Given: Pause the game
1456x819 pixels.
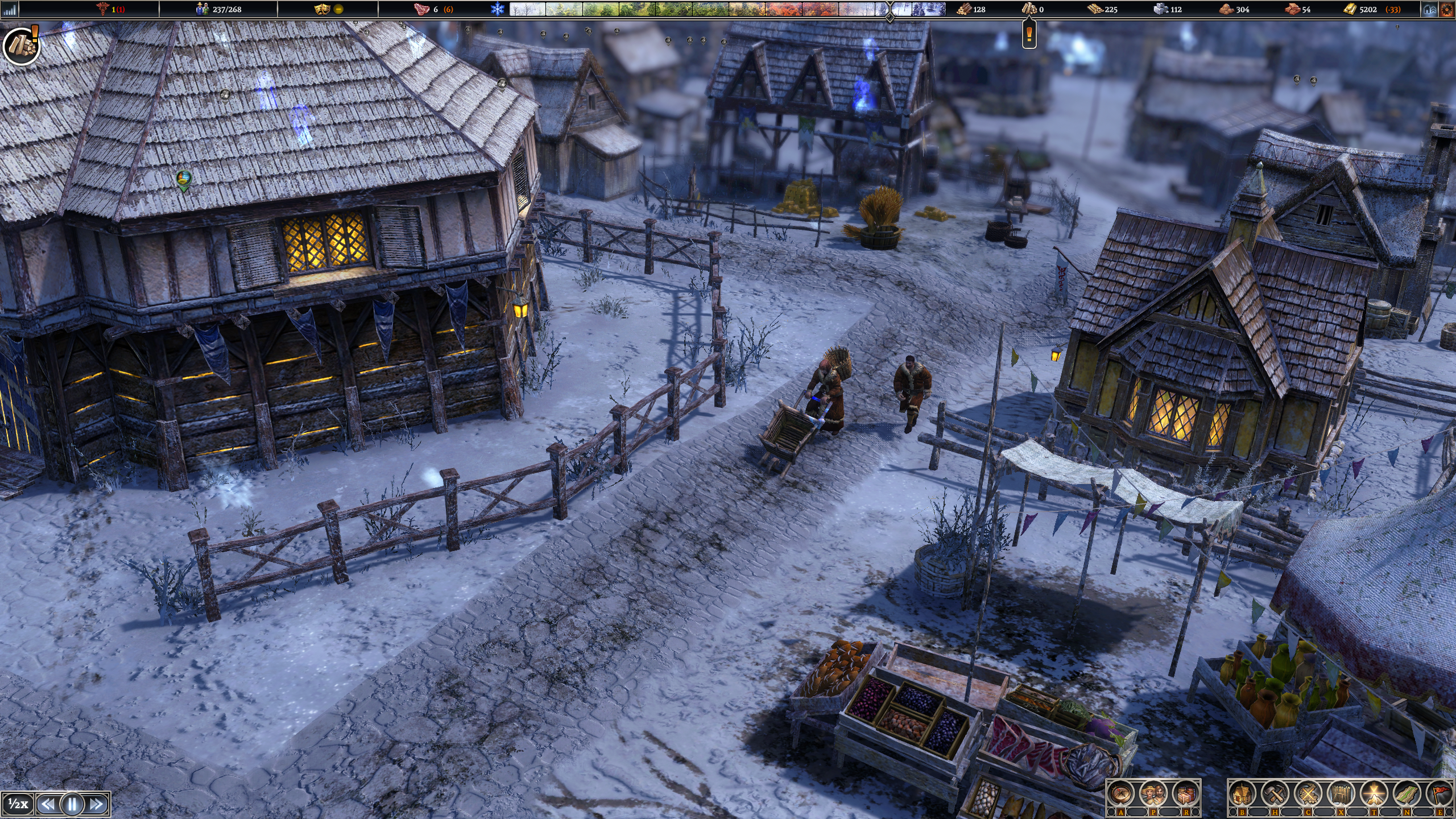Looking at the screenshot, I should 72,804.
